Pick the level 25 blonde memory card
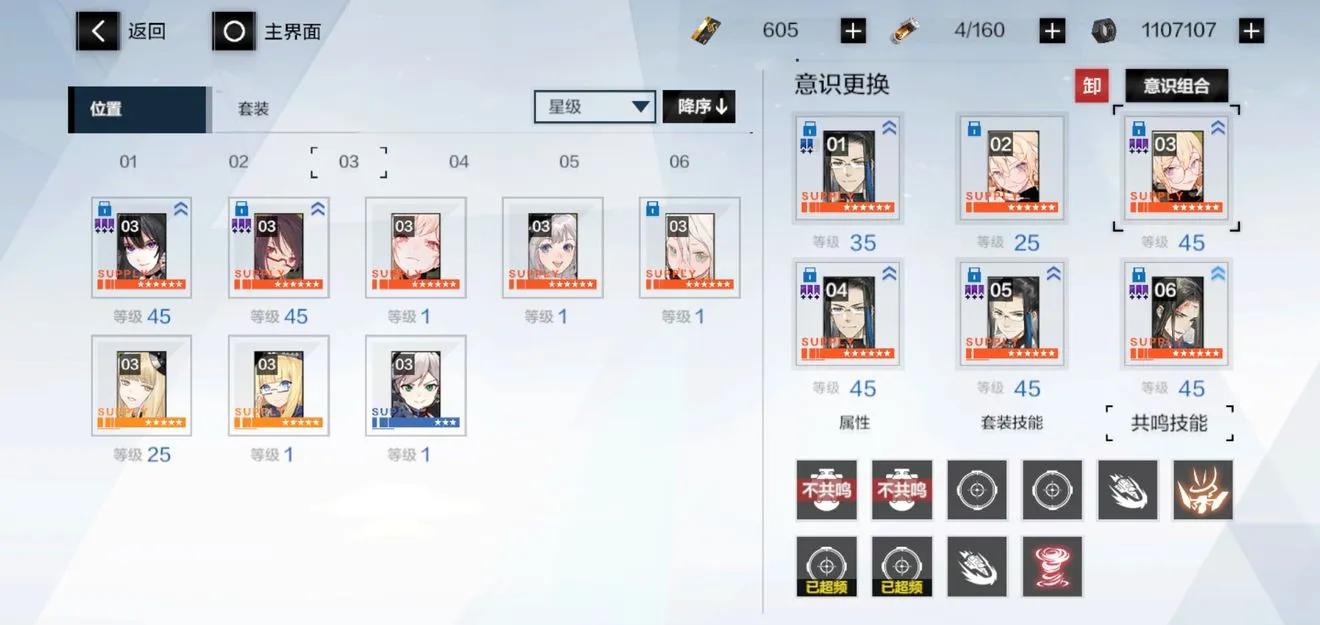This screenshot has height=625, width=1320. coord(141,386)
